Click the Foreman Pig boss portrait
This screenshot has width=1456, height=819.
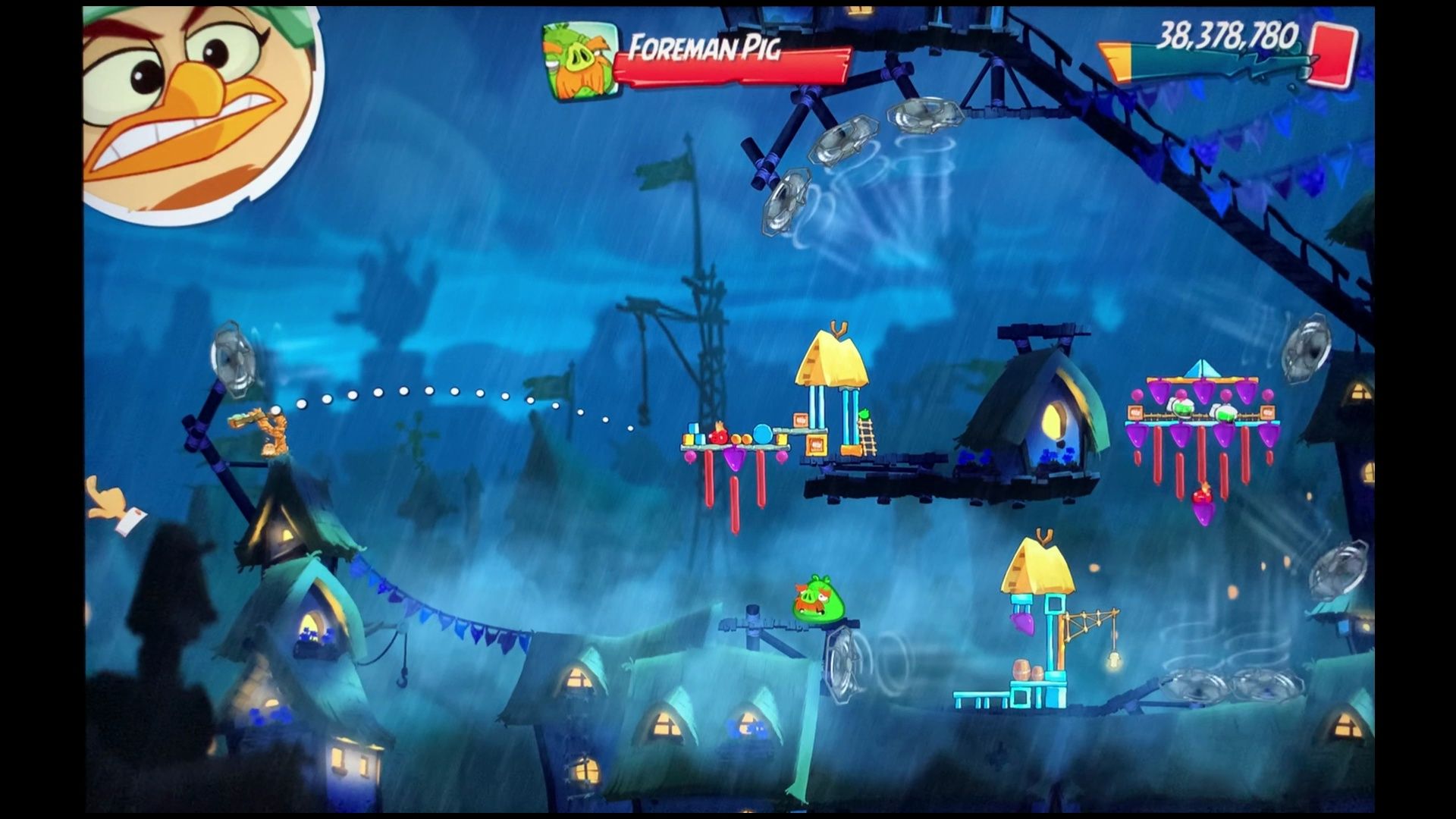(x=579, y=61)
